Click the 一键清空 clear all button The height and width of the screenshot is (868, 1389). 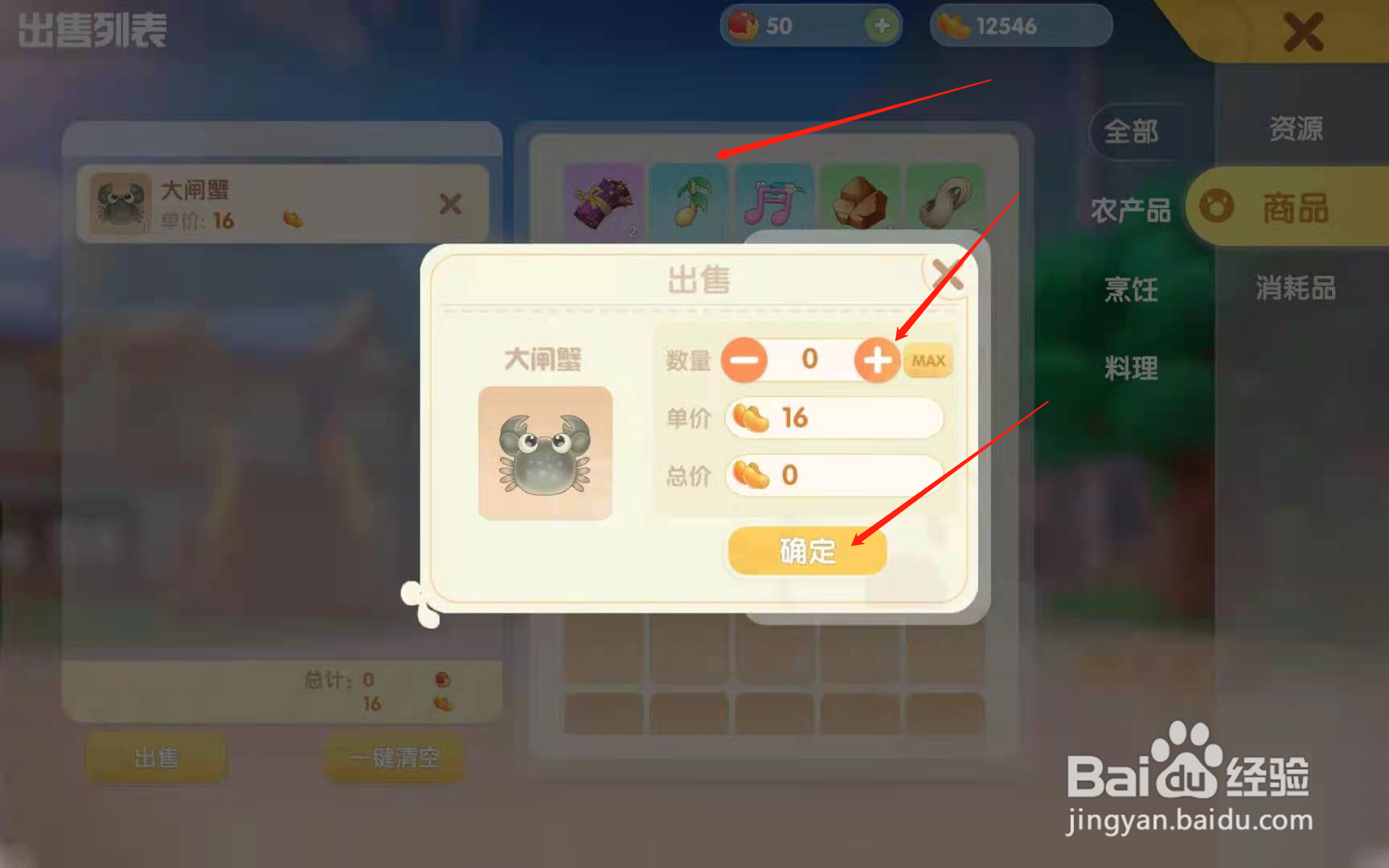coord(393,757)
